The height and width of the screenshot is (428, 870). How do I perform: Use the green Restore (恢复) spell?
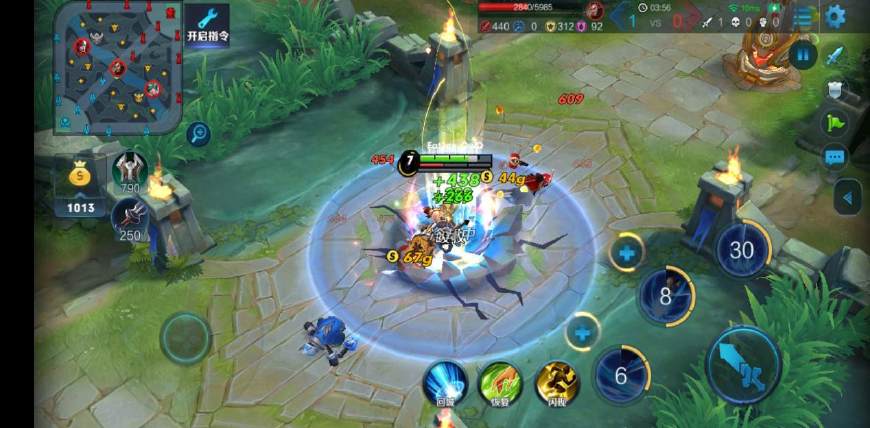pos(500,383)
